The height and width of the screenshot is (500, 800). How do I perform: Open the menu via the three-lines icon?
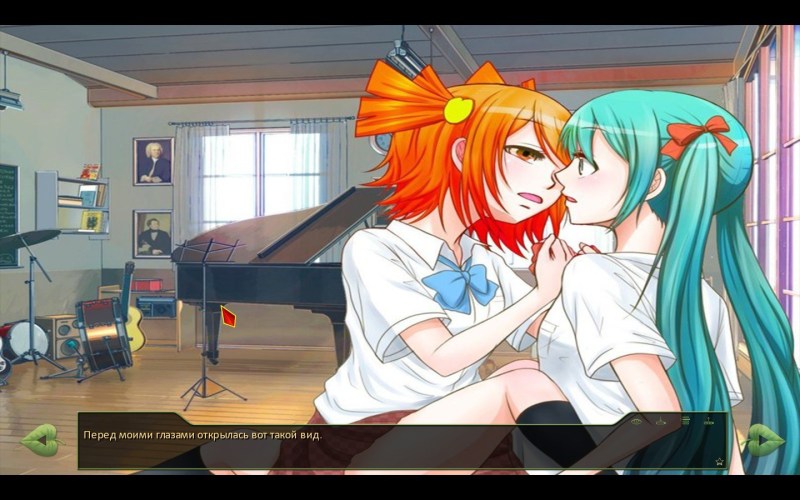click(x=686, y=421)
